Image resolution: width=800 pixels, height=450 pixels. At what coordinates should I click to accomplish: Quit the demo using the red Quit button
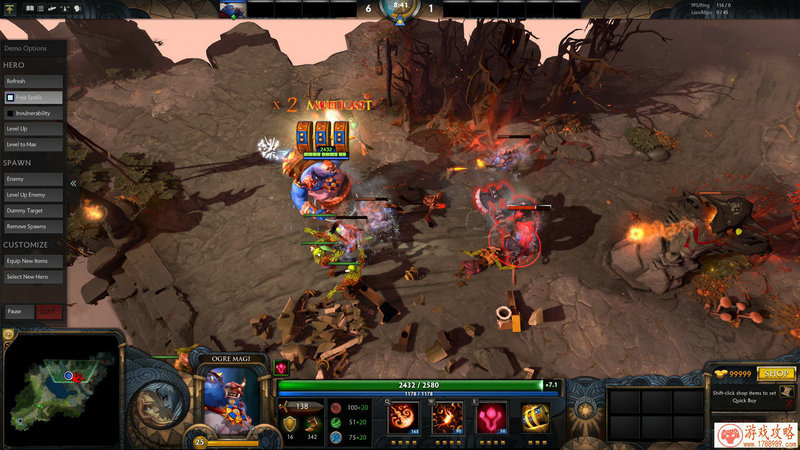pos(48,311)
